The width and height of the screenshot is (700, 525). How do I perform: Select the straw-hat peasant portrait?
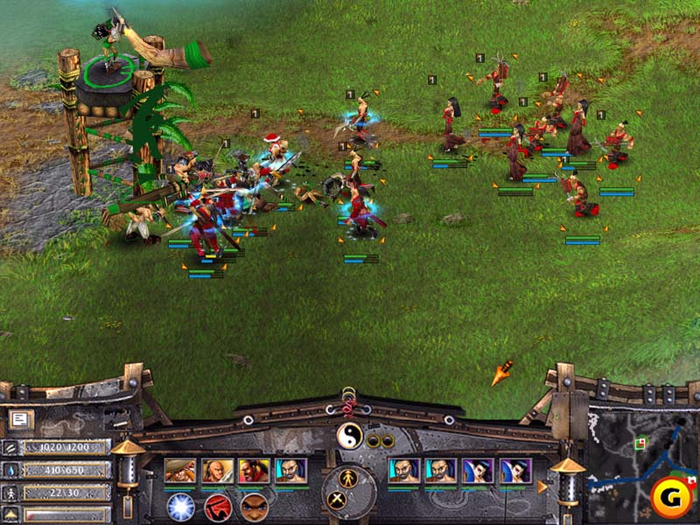180,470
